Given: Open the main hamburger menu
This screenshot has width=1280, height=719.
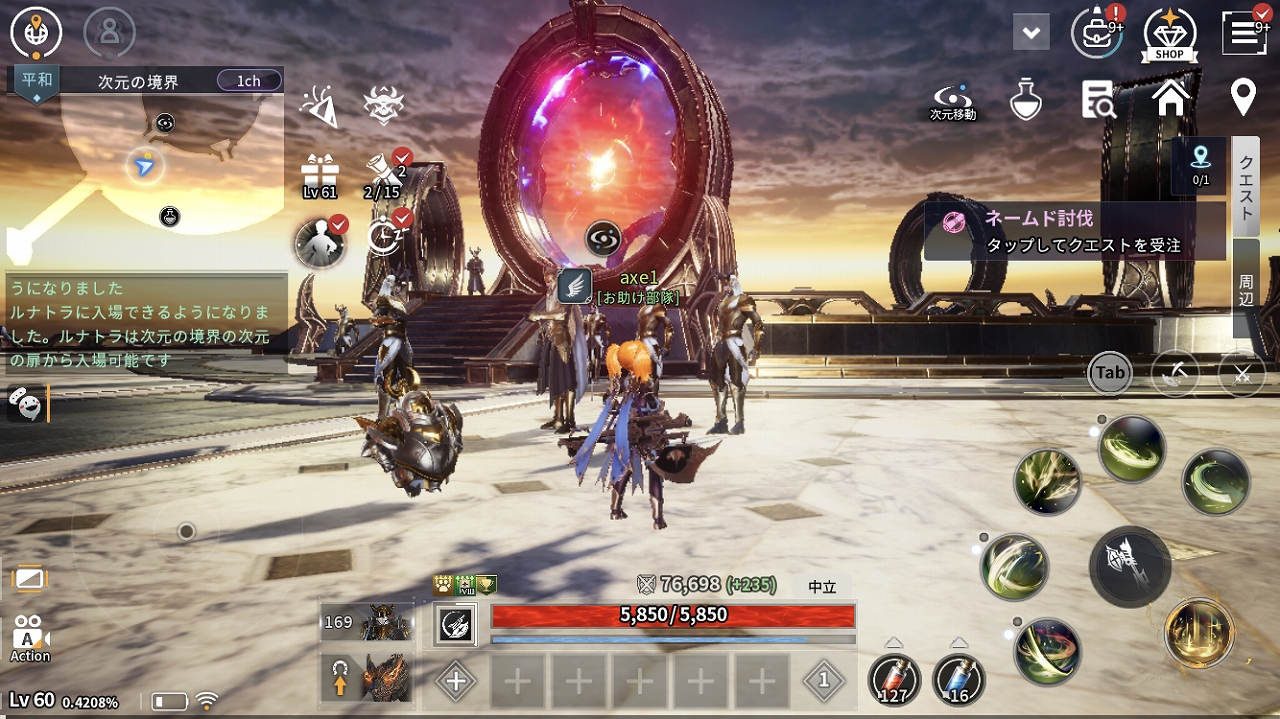Looking at the screenshot, I should [x=1244, y=33].
